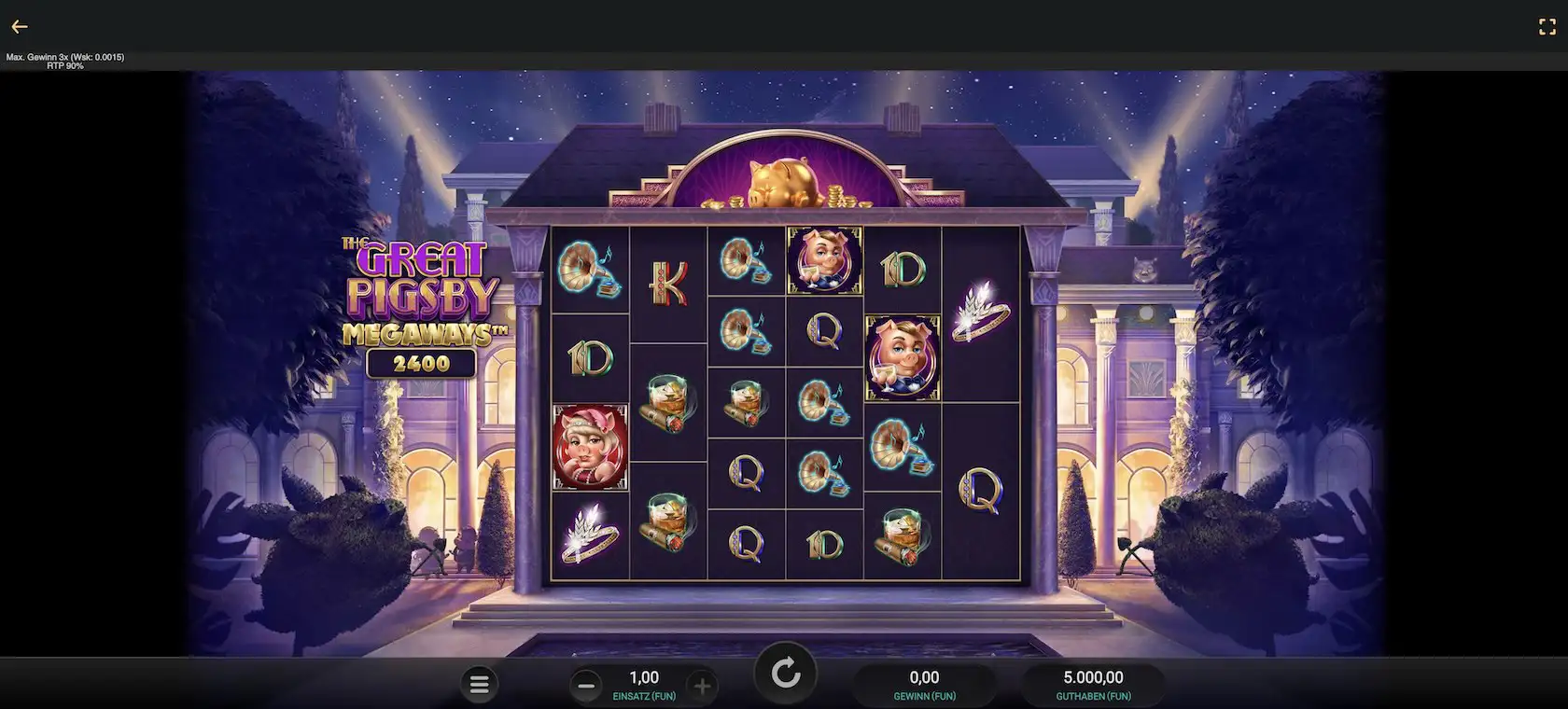
Task: Increase the bet with the plus button
Action: 702,687
